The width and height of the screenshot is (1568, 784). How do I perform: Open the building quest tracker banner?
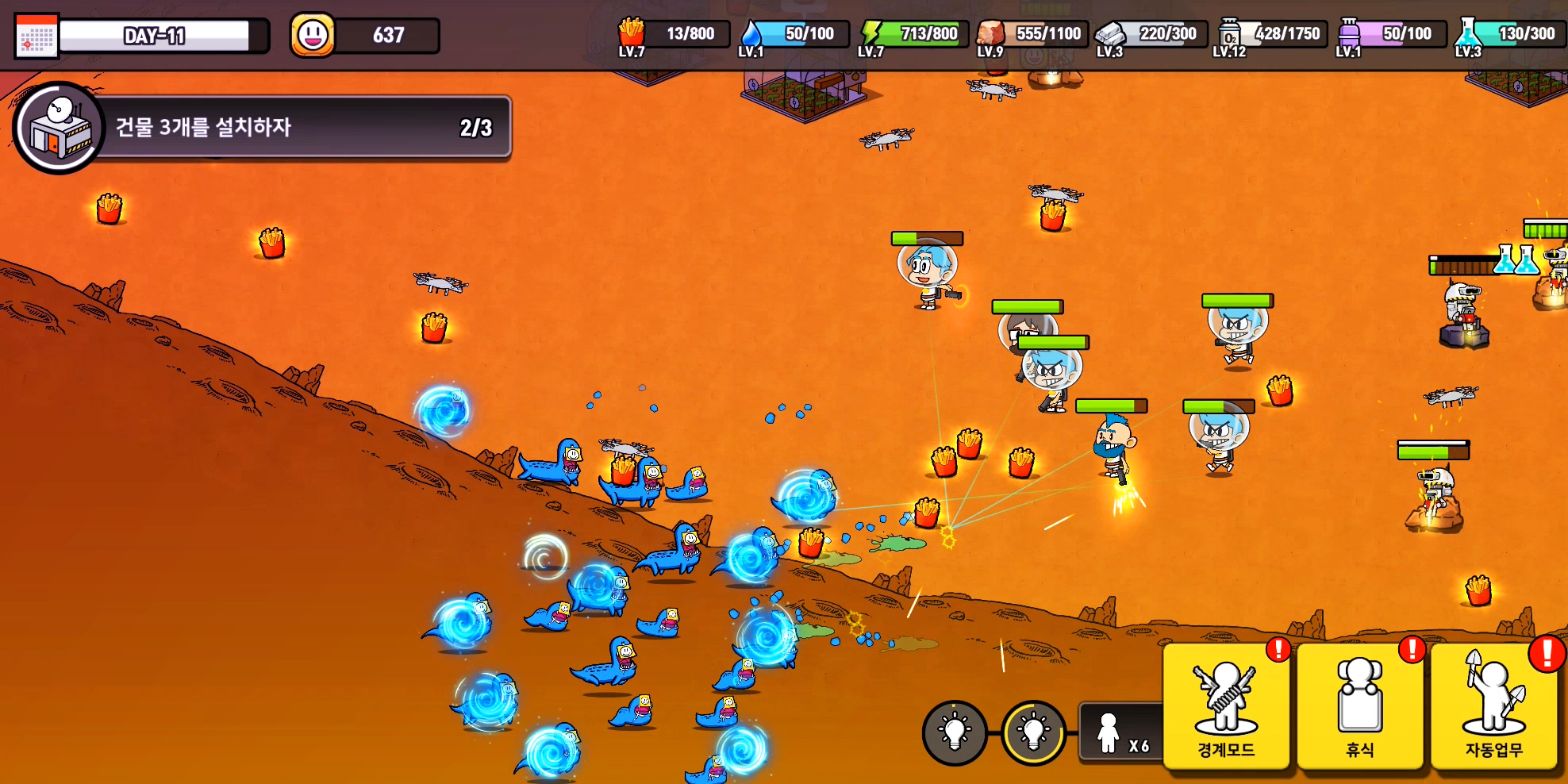click(x=262, y=128)
